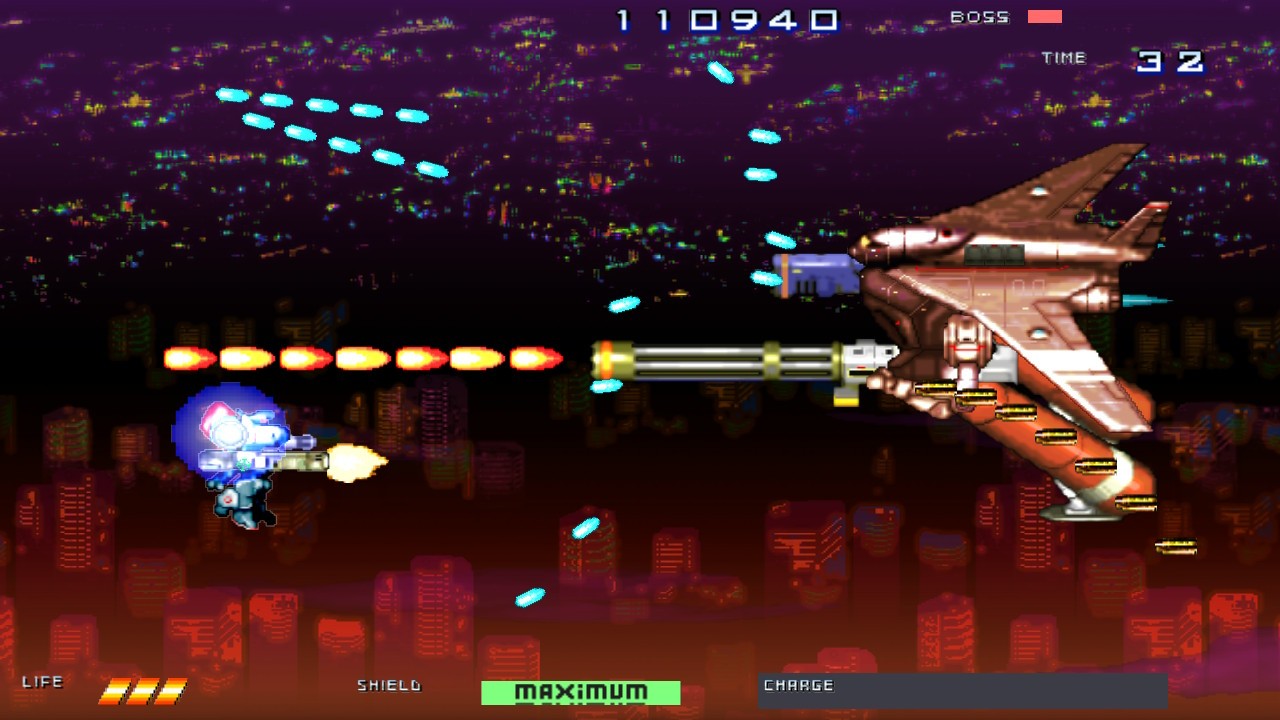Click the TIME label in upper right
1280x720 pixels.
(1064, 57)
